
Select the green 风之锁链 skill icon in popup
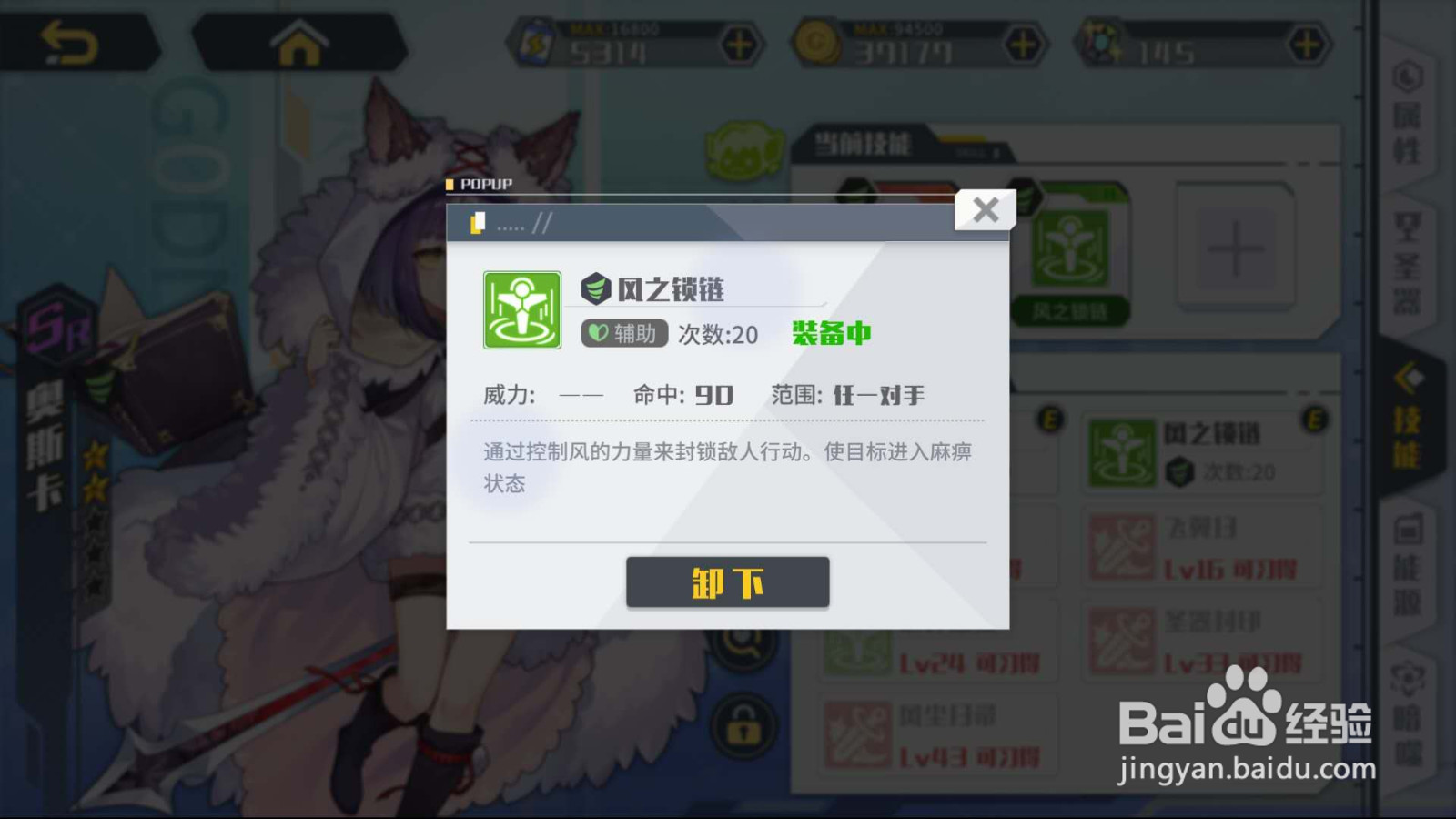pyautogui.click(x=521, y=309)
